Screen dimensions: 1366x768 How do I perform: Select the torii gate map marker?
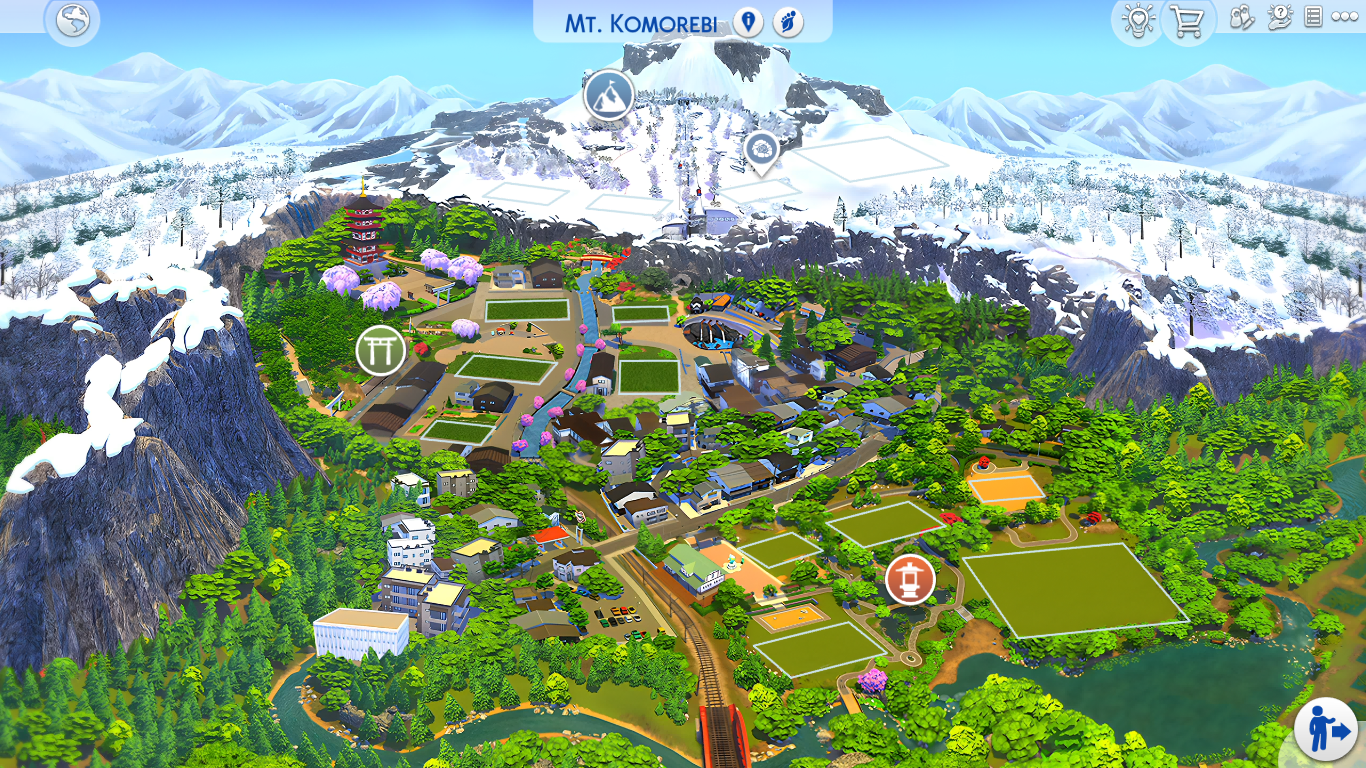[381, 350]
